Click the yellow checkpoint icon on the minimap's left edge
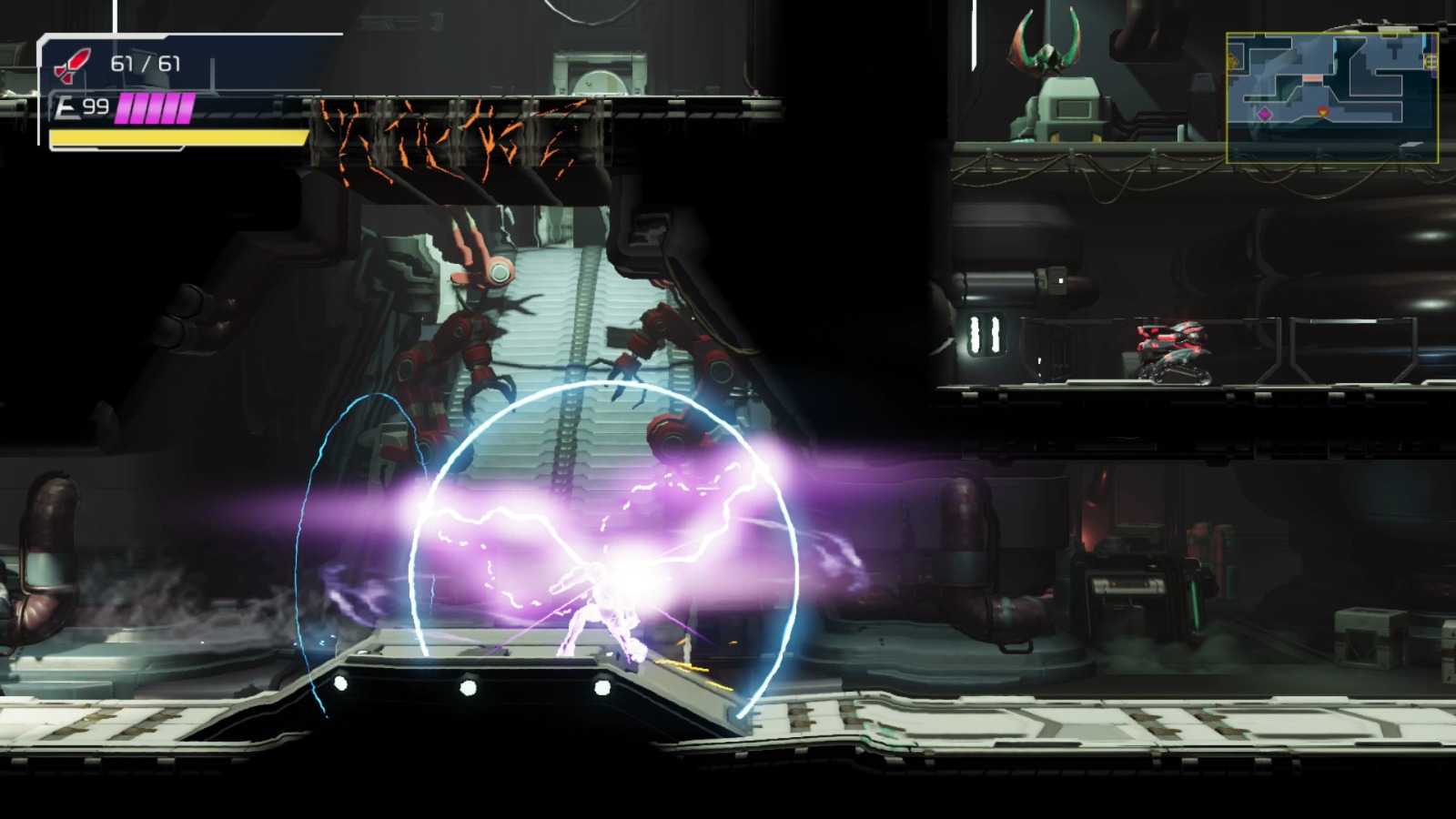 1232,61
